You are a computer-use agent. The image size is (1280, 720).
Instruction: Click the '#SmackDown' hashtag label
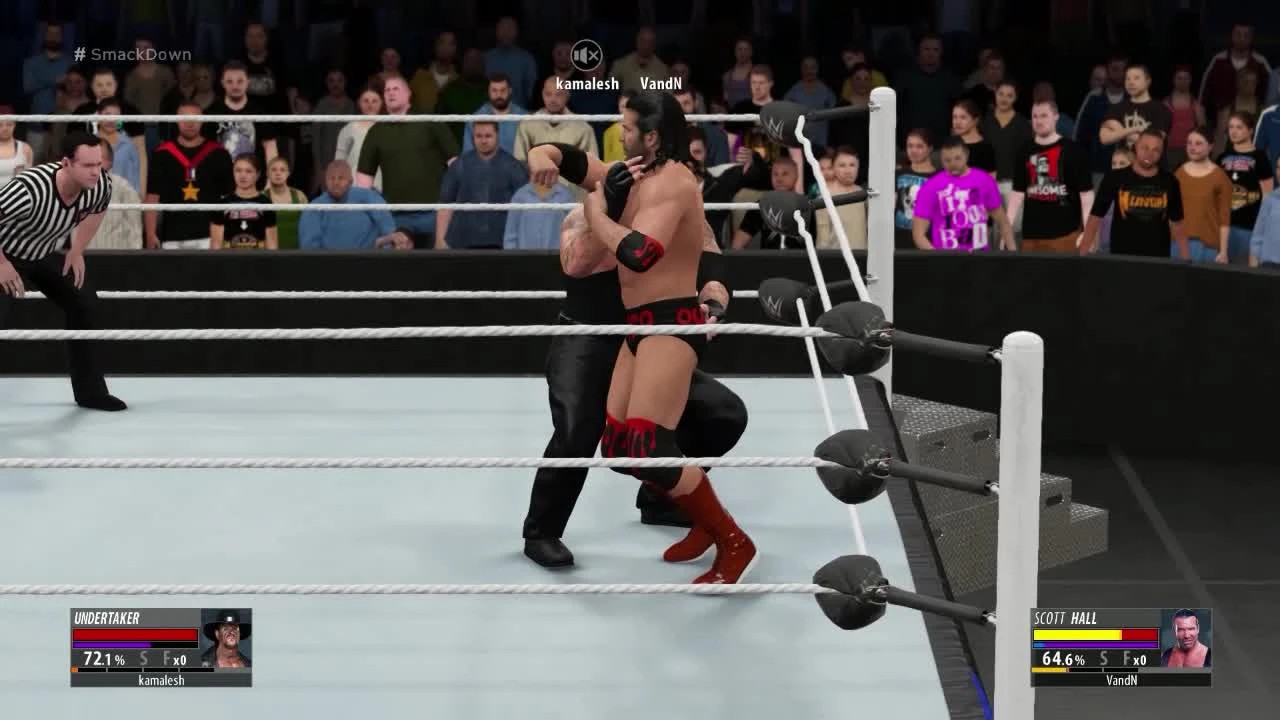coord(132,54)
